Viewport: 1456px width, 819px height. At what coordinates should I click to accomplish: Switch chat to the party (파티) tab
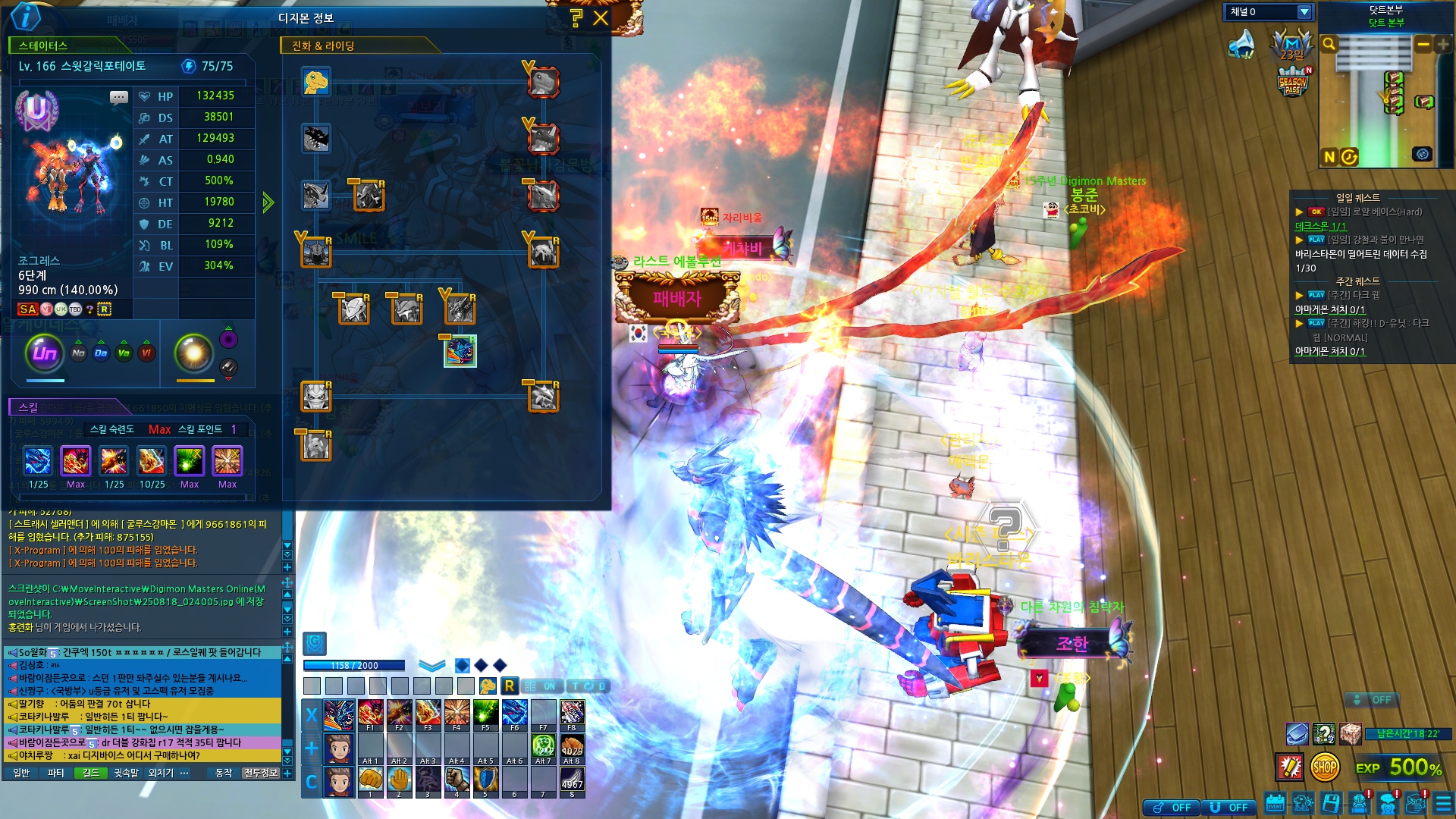click(55, 773)
